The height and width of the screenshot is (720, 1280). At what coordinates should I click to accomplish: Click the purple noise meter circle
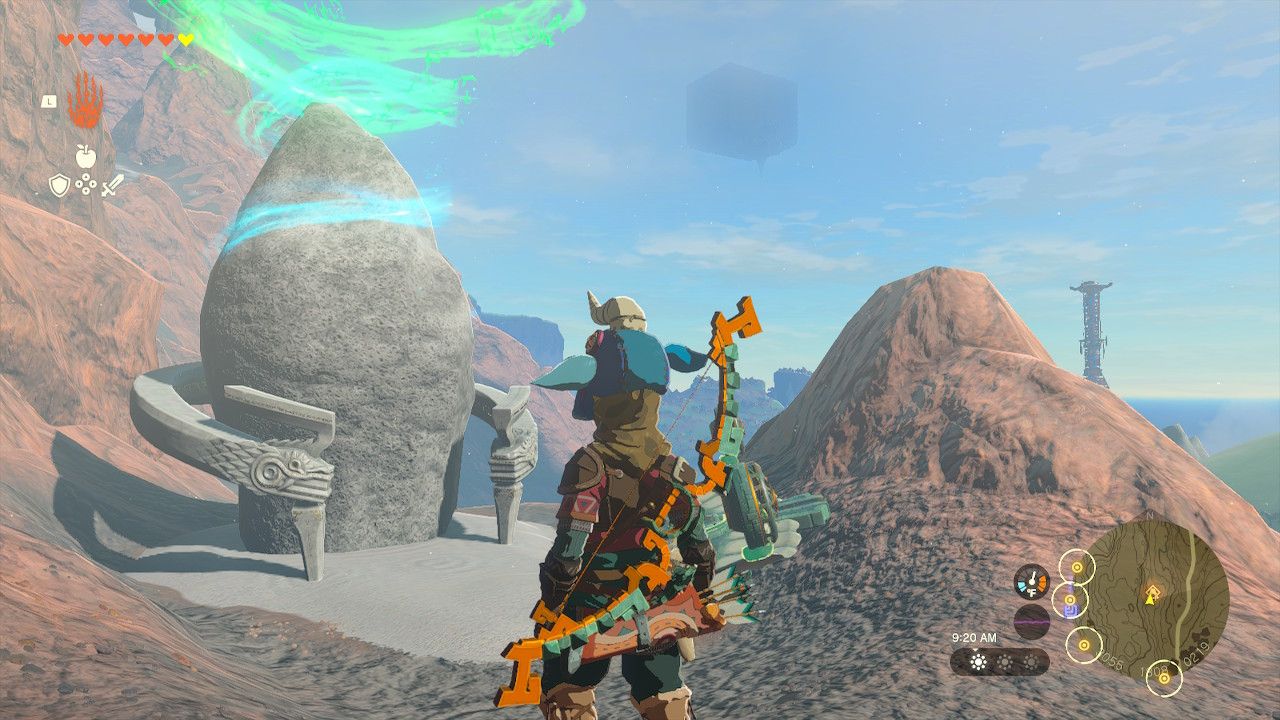tap(1030, 622)
